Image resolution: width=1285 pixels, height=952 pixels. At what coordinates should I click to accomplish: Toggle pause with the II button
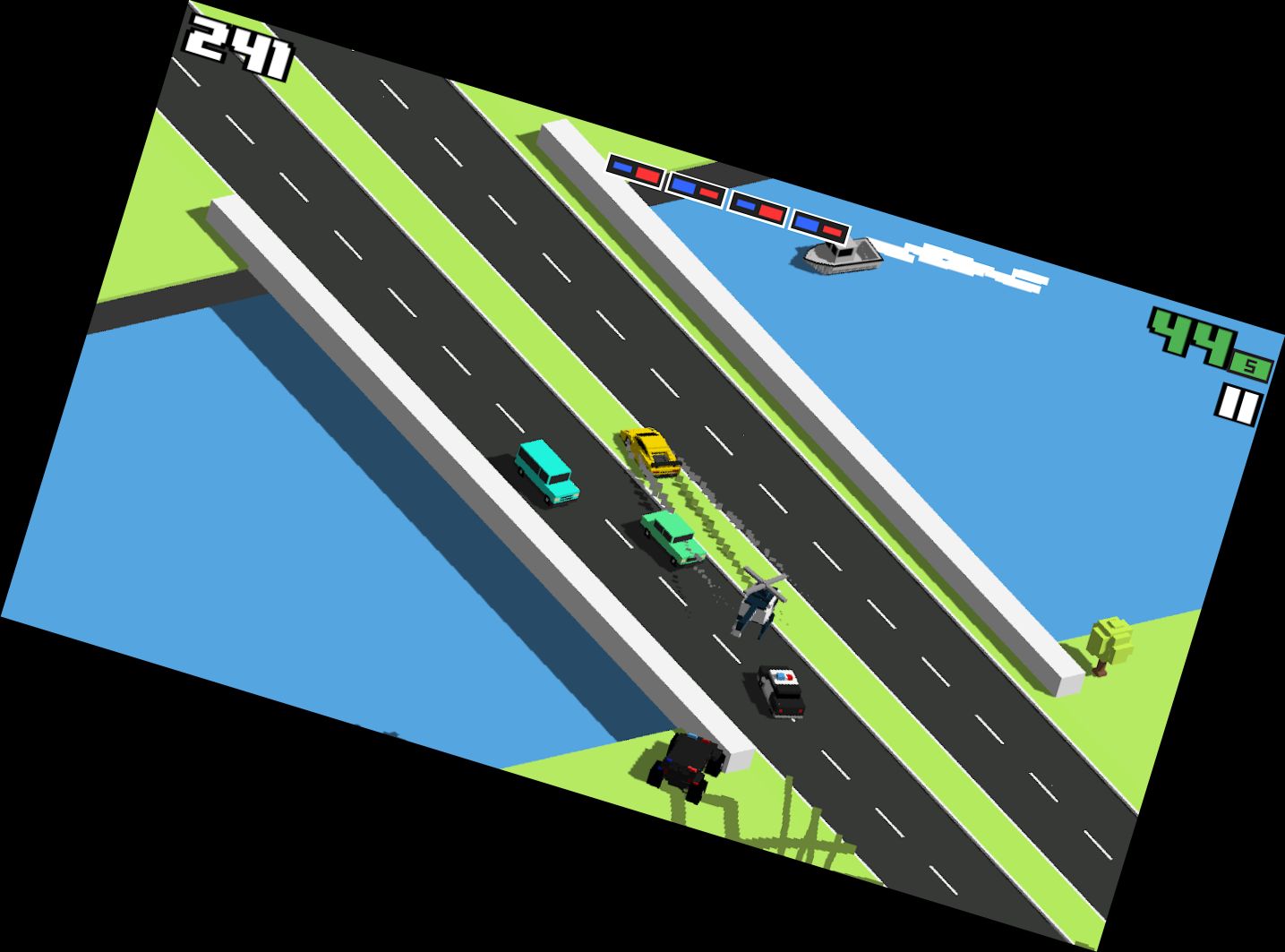pyautogui.click(x=1239, y=402)
